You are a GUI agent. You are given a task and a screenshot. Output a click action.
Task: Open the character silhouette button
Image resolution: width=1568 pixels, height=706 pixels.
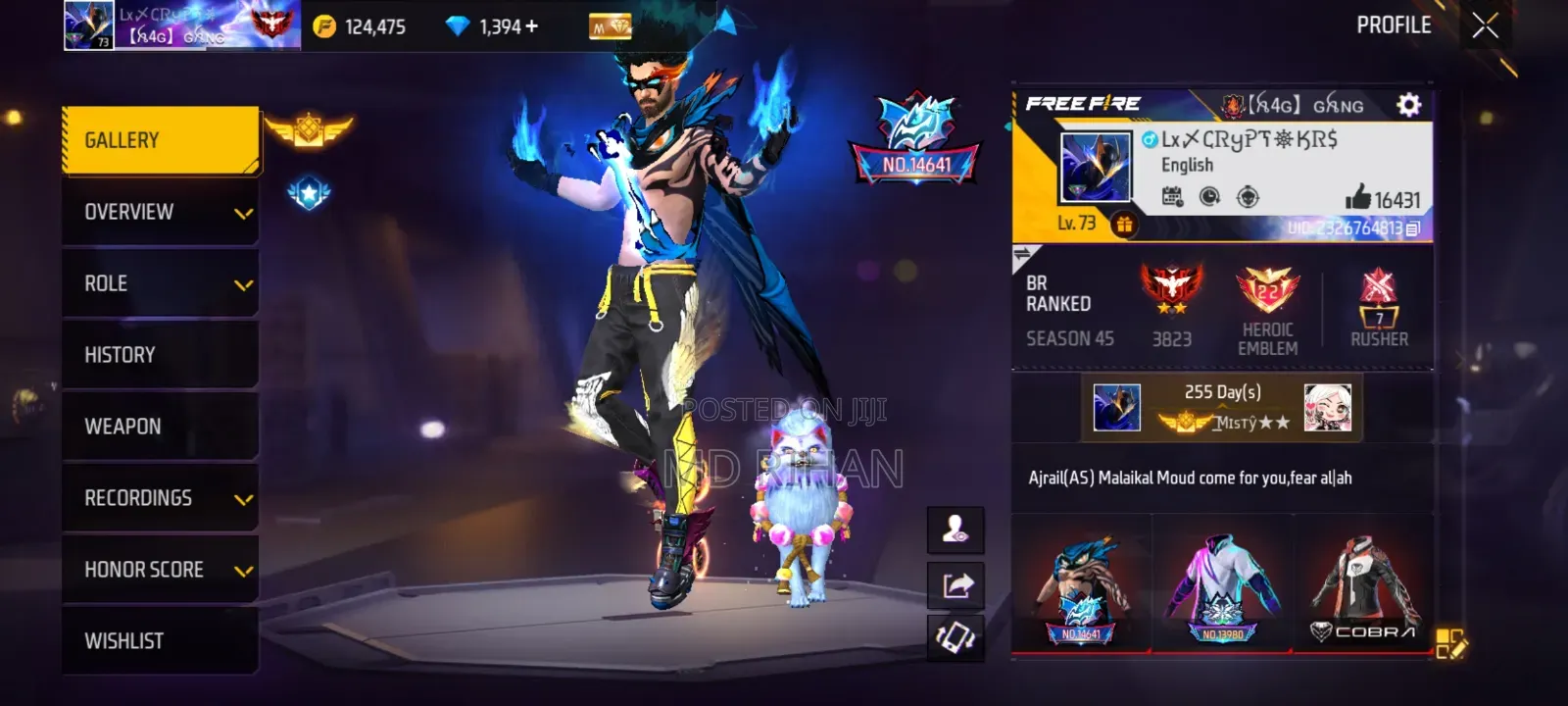point(956,530)
